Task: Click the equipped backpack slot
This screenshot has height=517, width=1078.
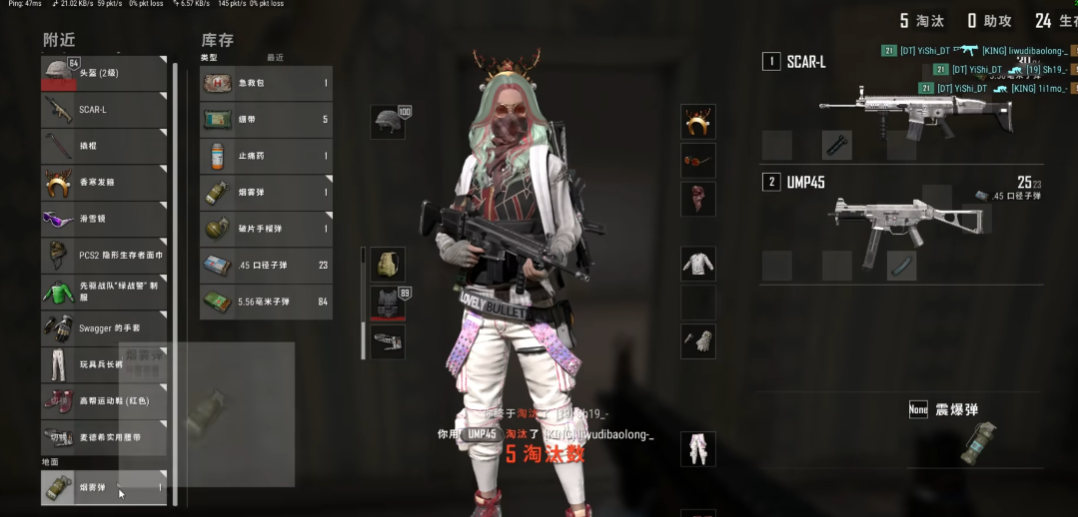Action: pos(388,265)
